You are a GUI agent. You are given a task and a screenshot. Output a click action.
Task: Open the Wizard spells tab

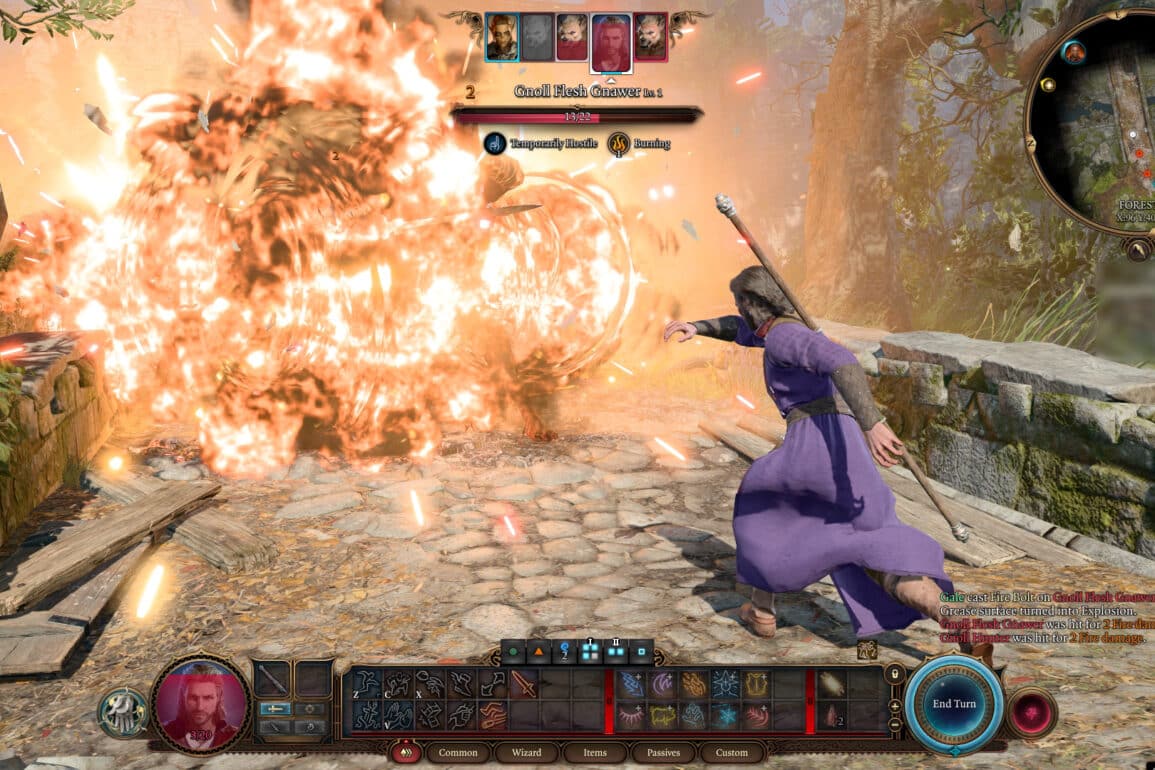(526, 752)
